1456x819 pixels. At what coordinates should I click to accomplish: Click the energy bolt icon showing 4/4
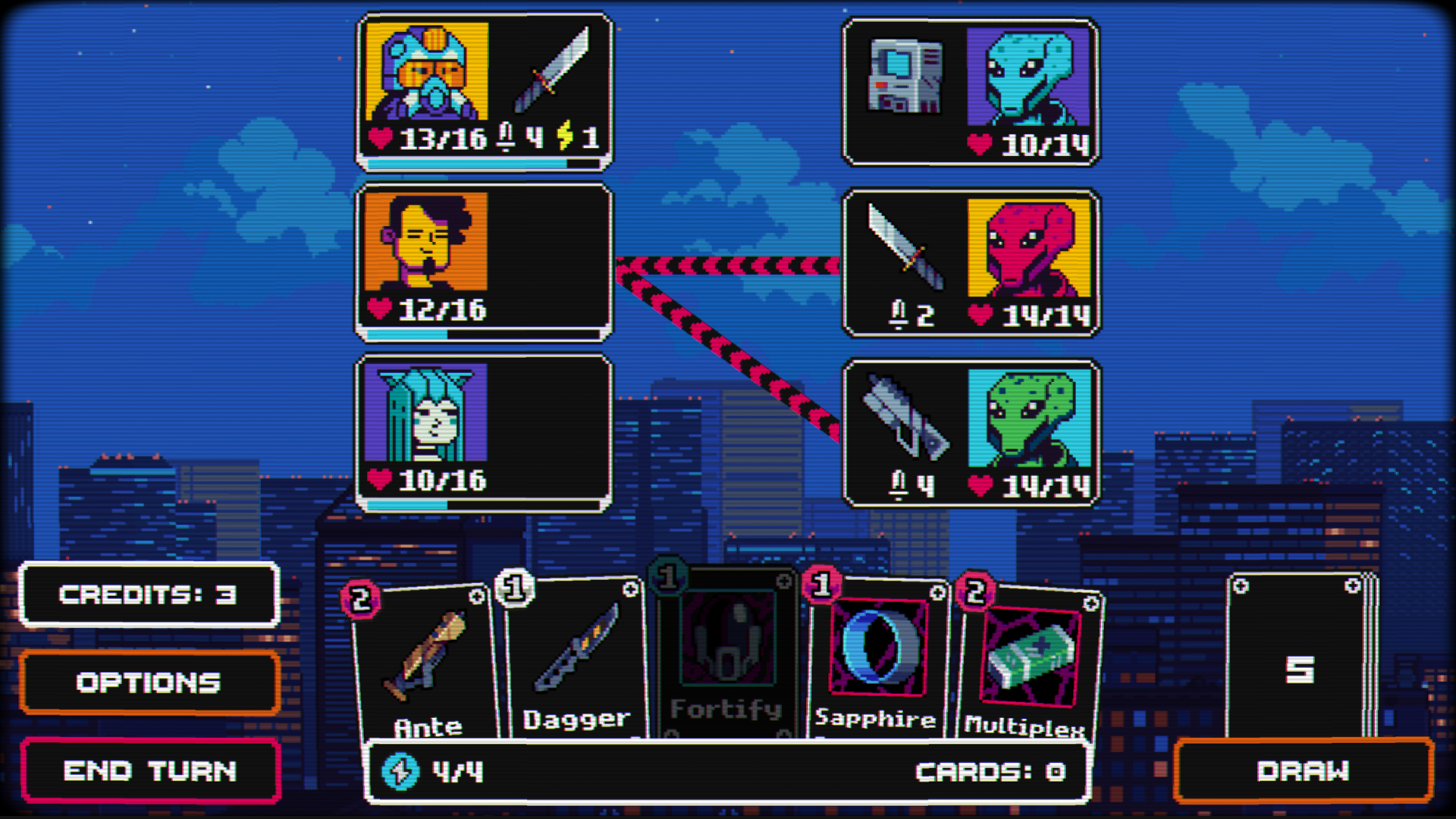click(402, 770)
